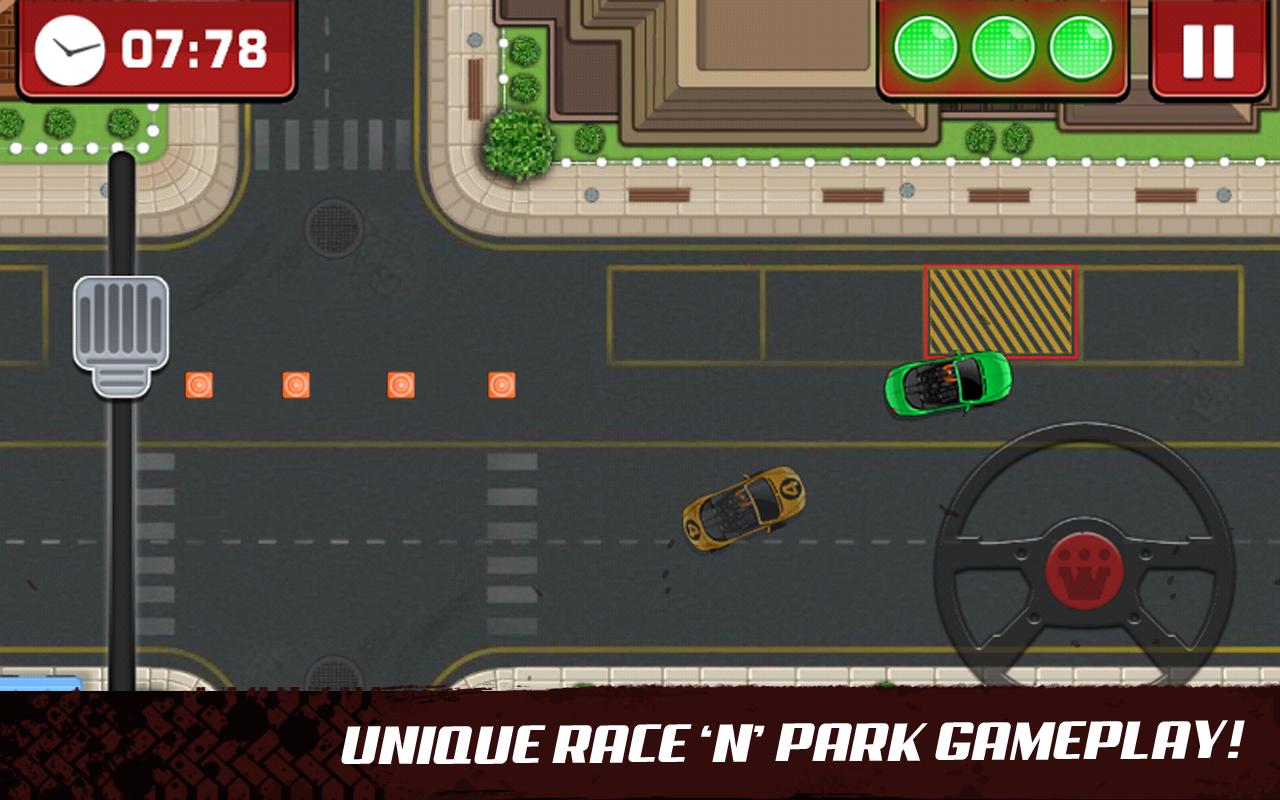Tap the leftmost orange traffic cone
The height and width of the screenshot is (800, 1280).
click(197, 385)
